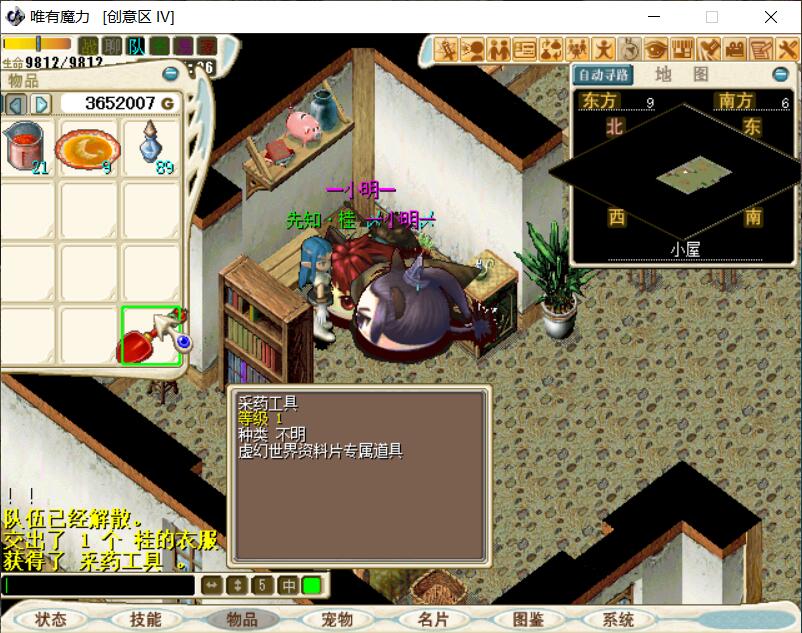The width and height of the screenshot is (802, 633).
Task: Open the 技能 skills menu
Action: [146, 619]
